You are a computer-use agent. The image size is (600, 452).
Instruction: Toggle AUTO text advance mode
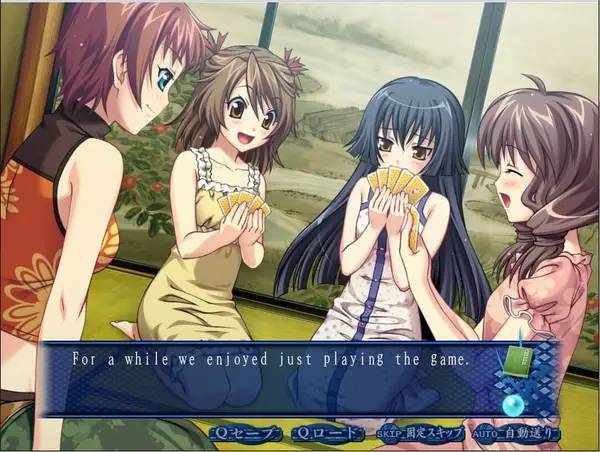pos(514,434)
